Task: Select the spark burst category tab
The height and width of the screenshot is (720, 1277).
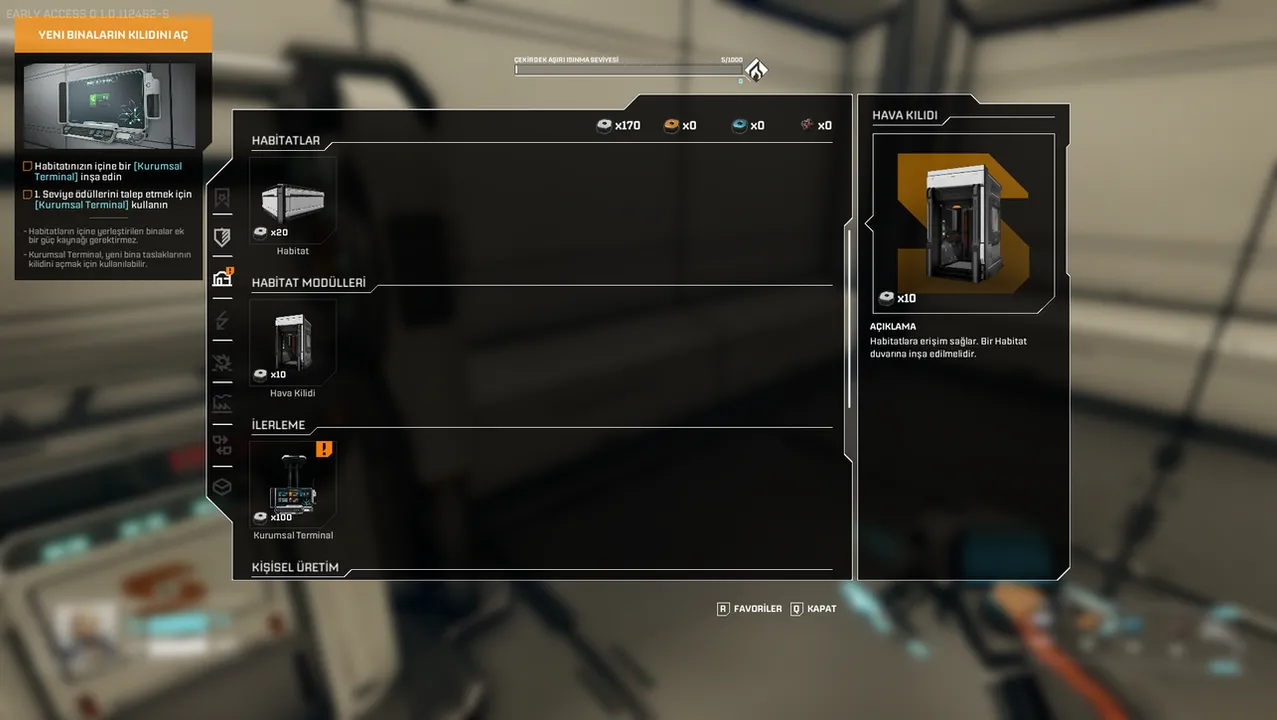Action: tap(222, 362)
